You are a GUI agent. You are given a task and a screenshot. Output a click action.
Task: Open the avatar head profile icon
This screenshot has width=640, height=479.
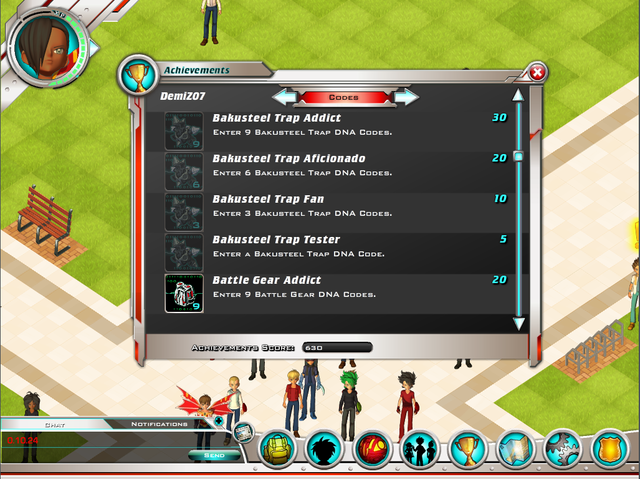click(x=325, y=450)
